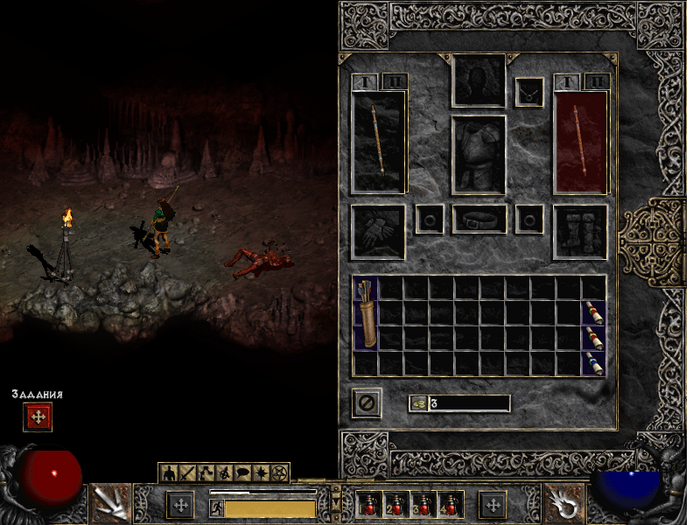Click the gold coins button

tap(420, 404)
